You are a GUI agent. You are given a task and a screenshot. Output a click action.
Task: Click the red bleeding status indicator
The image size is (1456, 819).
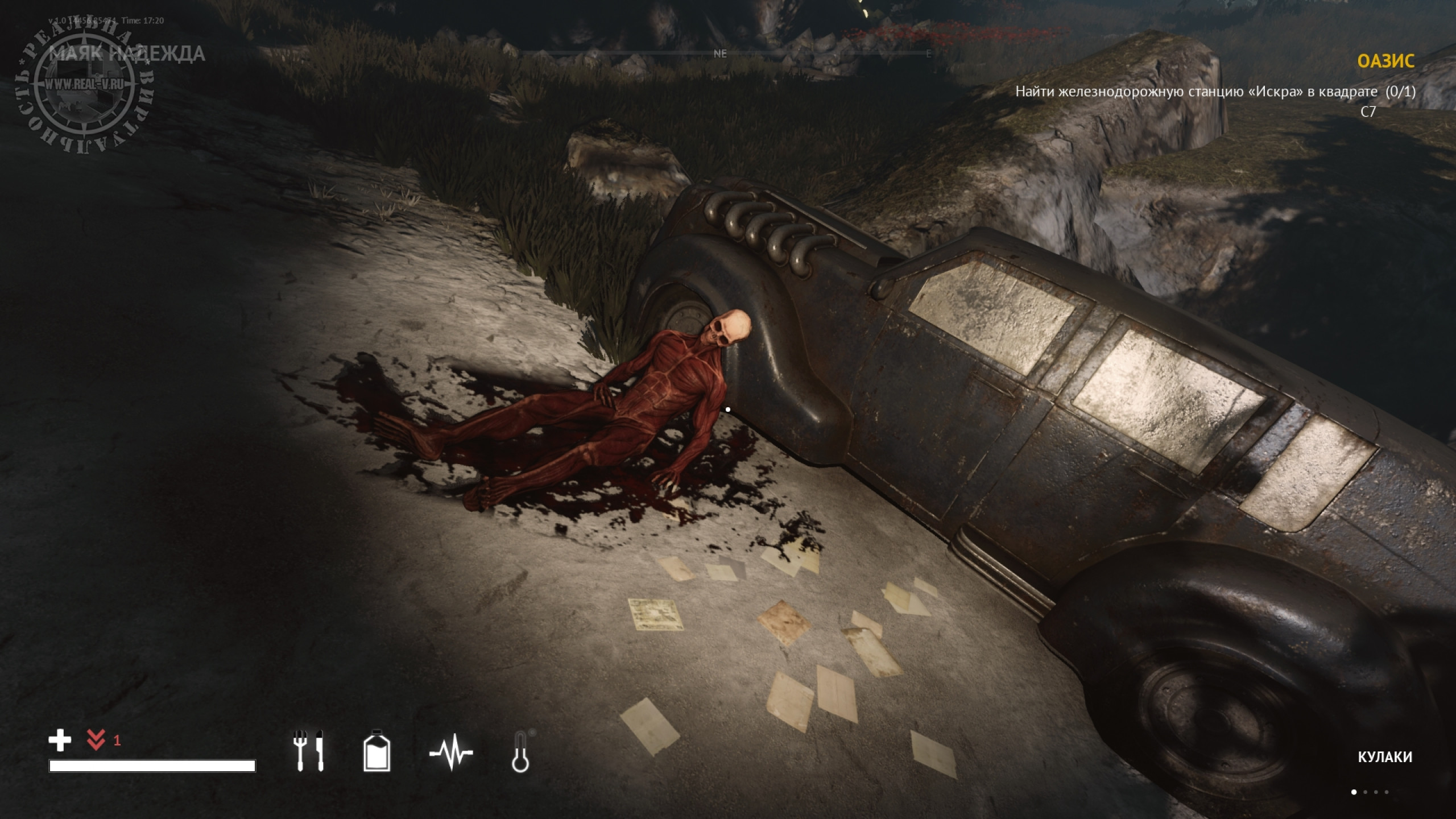pos(96,741)
